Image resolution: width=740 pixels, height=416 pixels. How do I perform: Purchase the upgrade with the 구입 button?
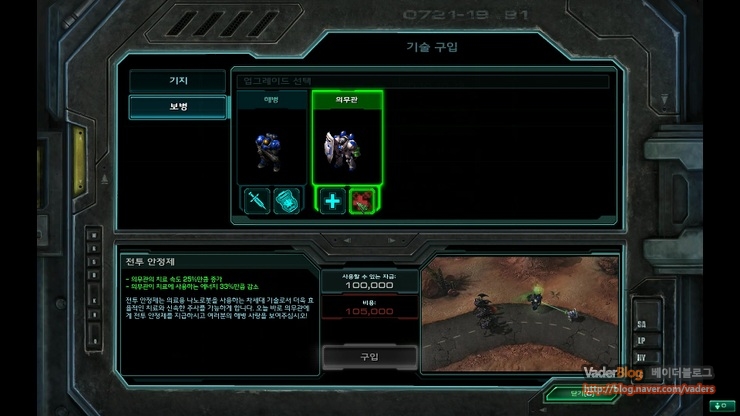[x=368, y=356]
